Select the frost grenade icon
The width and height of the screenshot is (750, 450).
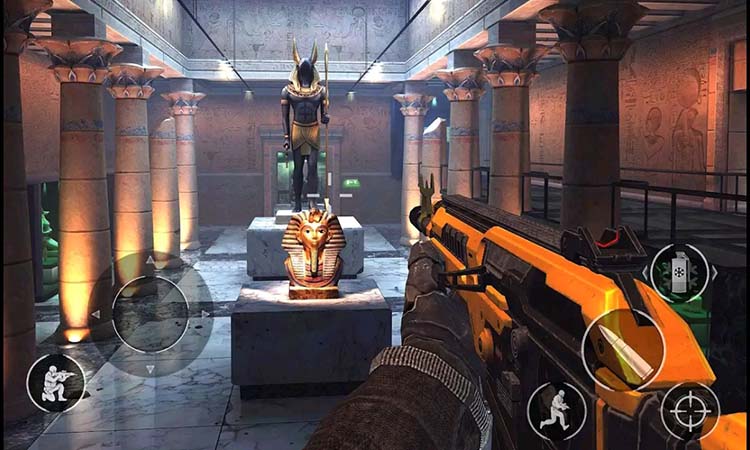680,273
